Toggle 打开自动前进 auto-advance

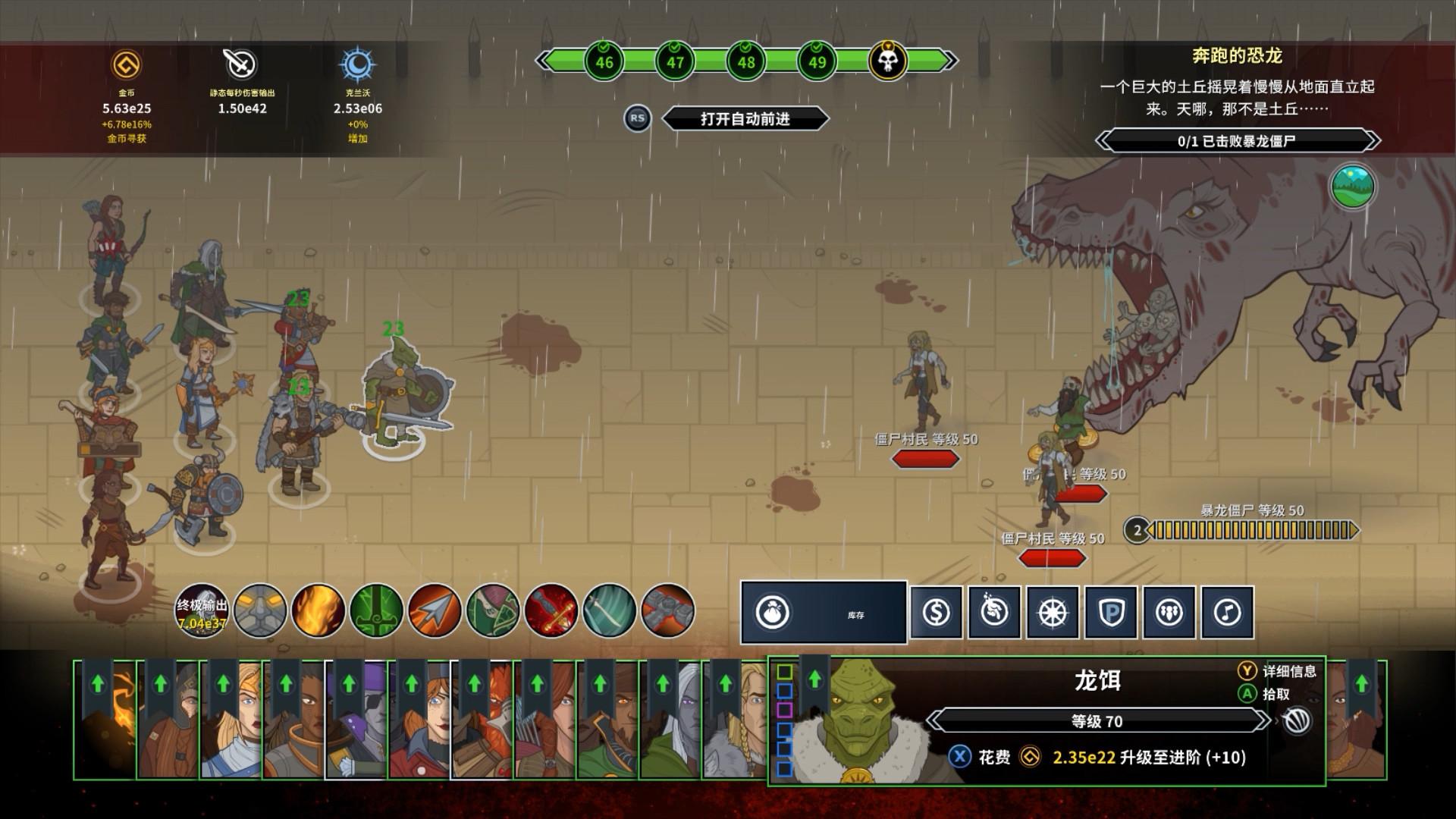745,119
